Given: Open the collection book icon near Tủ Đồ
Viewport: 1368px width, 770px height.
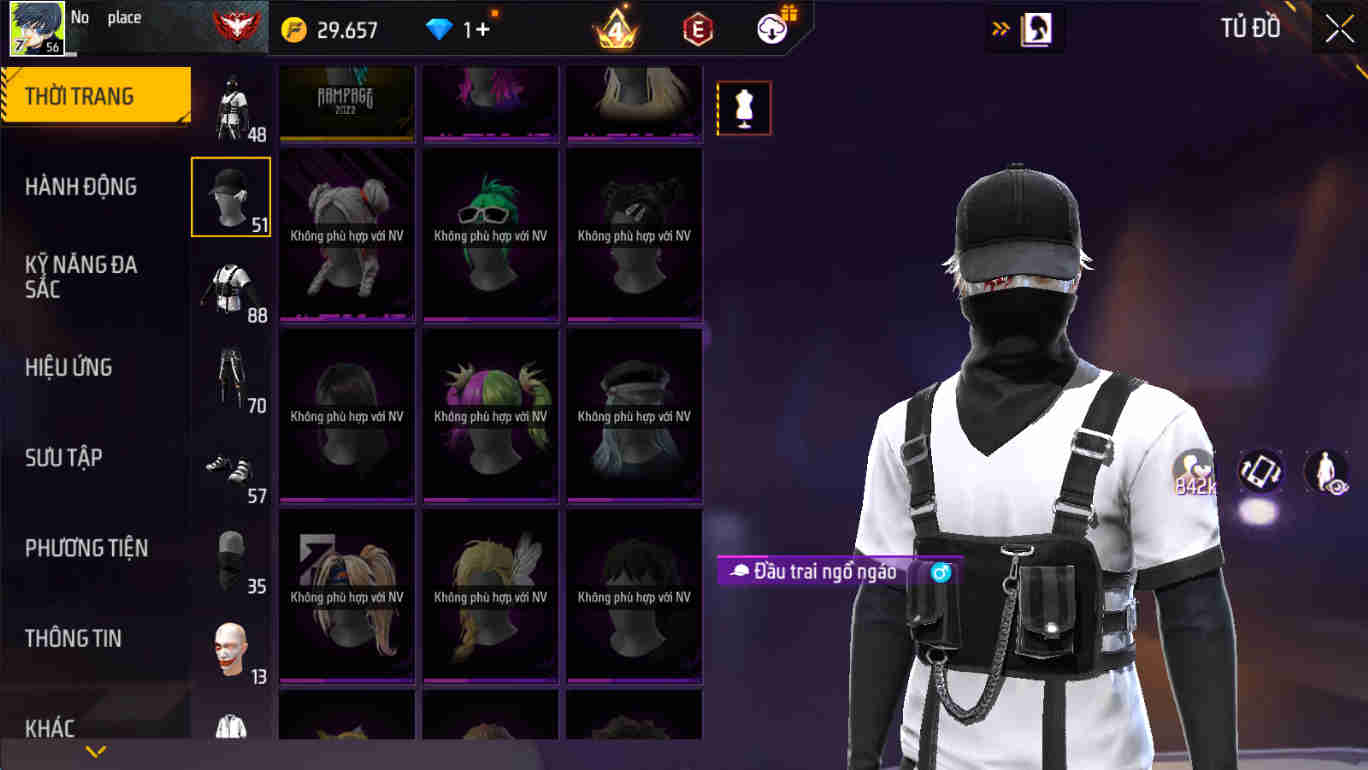Looking at the screenshot, I should point(1034,29).
